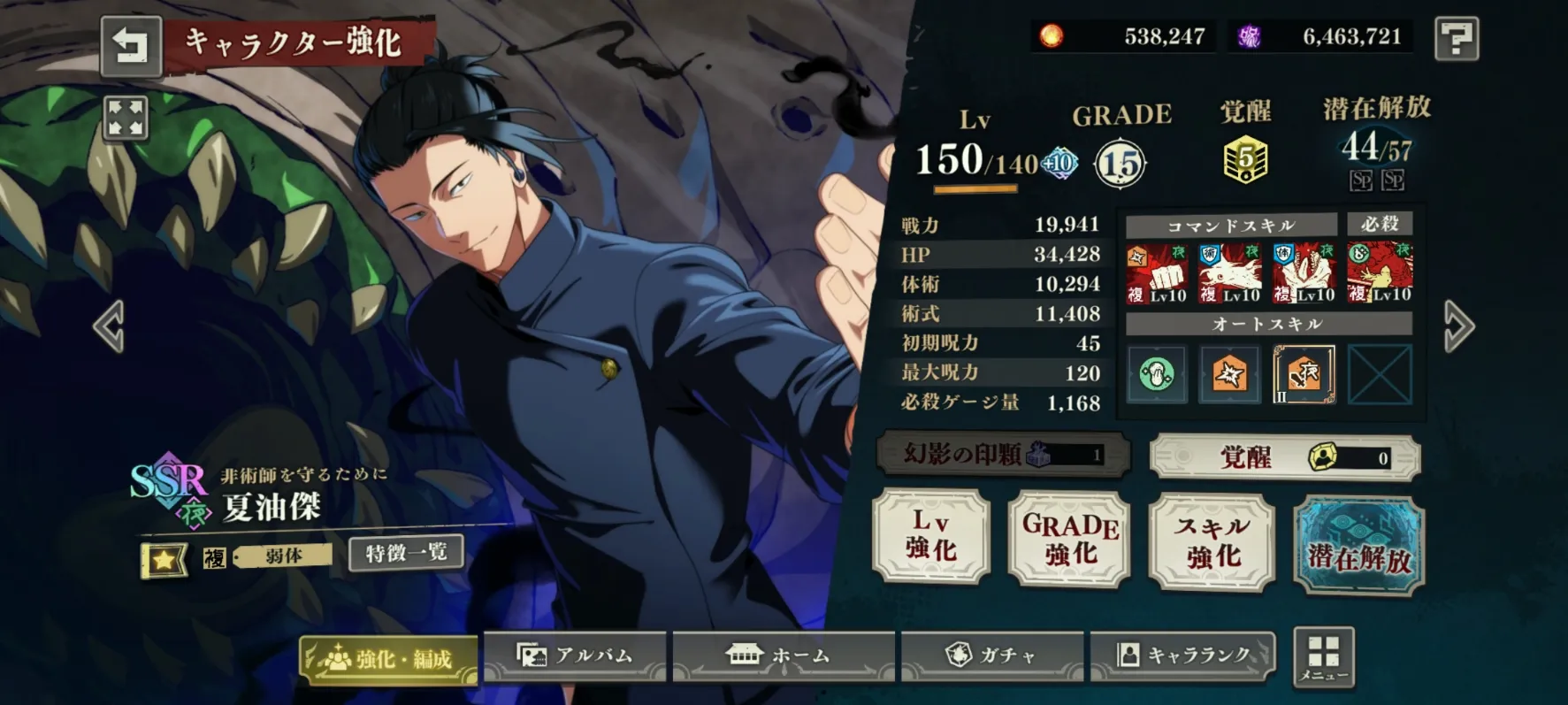Switch to the 強化・編成 tab
Viewport: 1568px width, 705px height.
[x=389, y=658]
